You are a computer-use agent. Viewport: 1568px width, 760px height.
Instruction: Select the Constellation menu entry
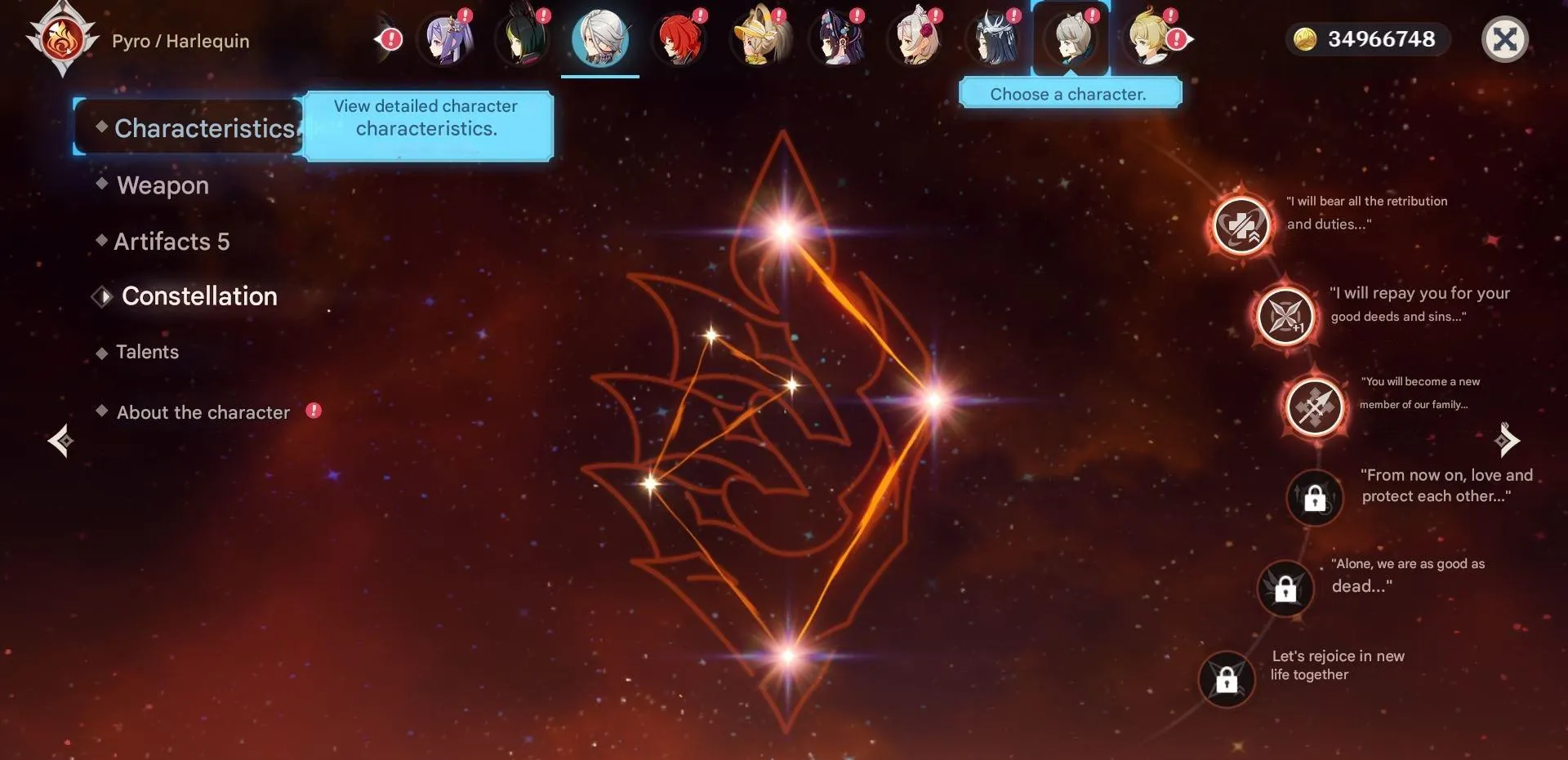[199, 296]
